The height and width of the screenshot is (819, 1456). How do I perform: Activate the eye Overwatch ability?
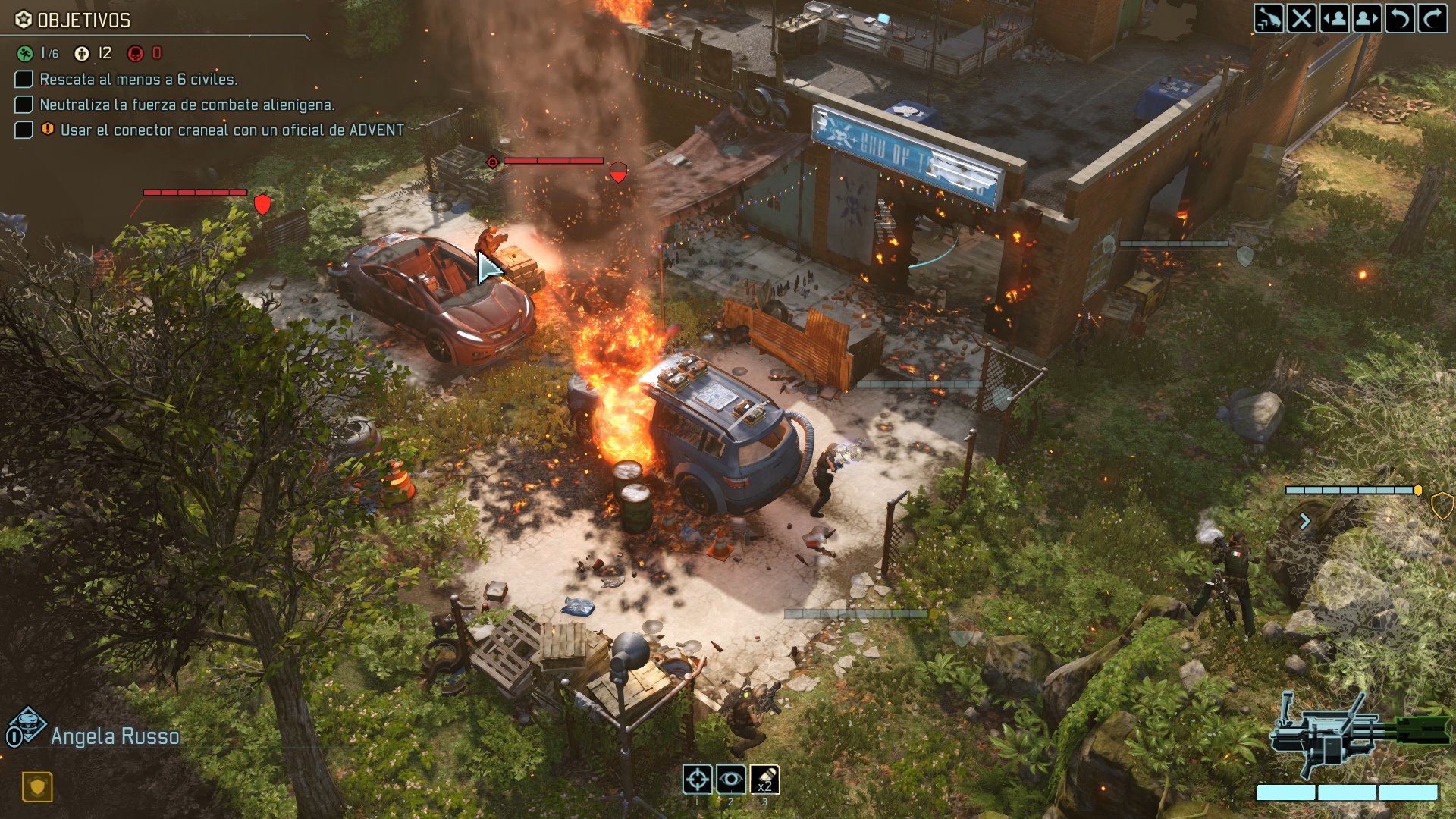click(x=731, y=779)
